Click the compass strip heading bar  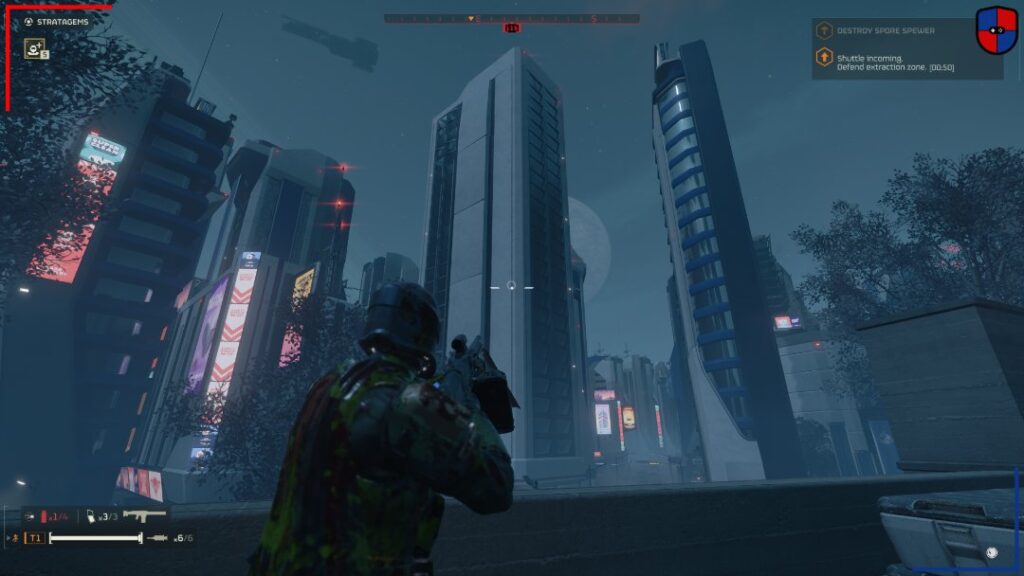pyautogui.click(x=511, y=18)
